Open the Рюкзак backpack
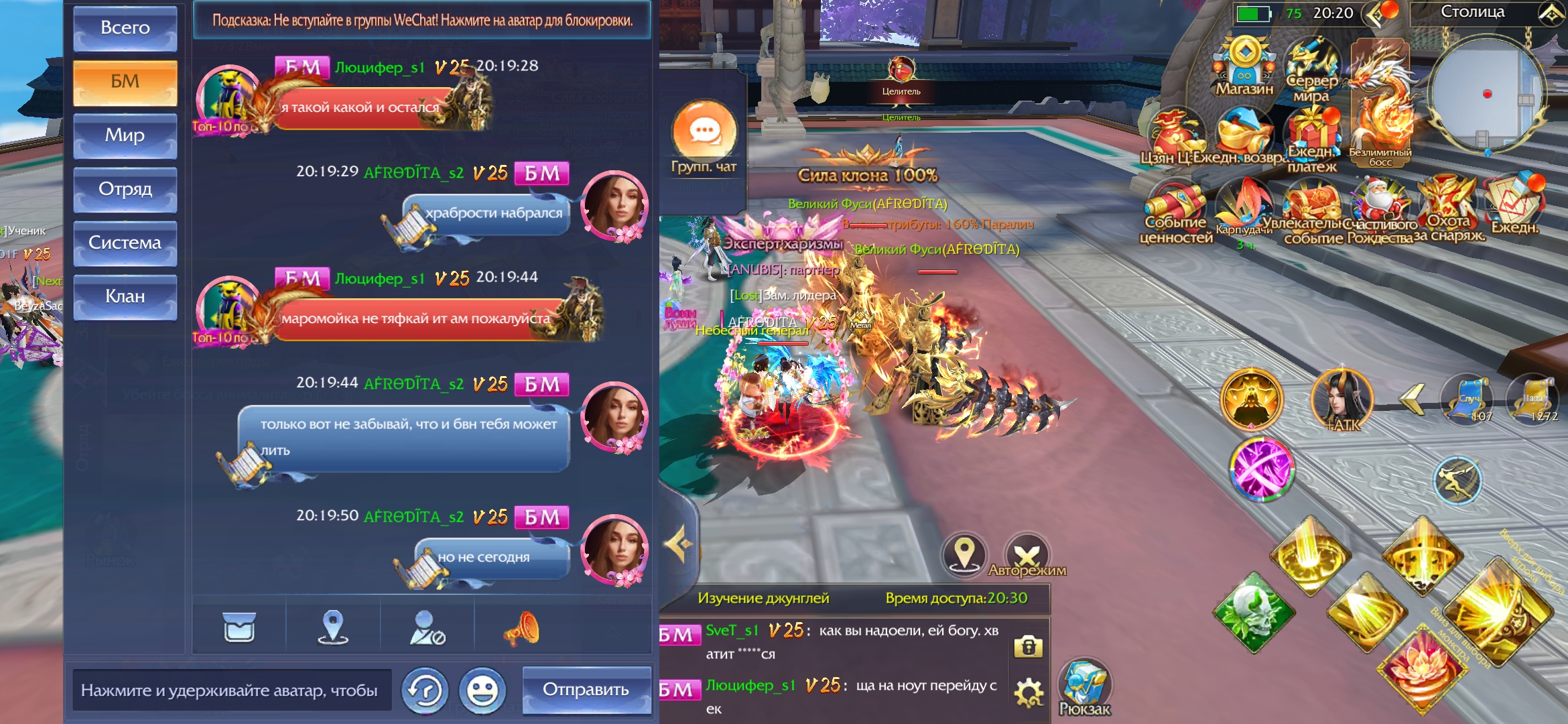Screen dimensions: 1568x724 pos(1084,687)
